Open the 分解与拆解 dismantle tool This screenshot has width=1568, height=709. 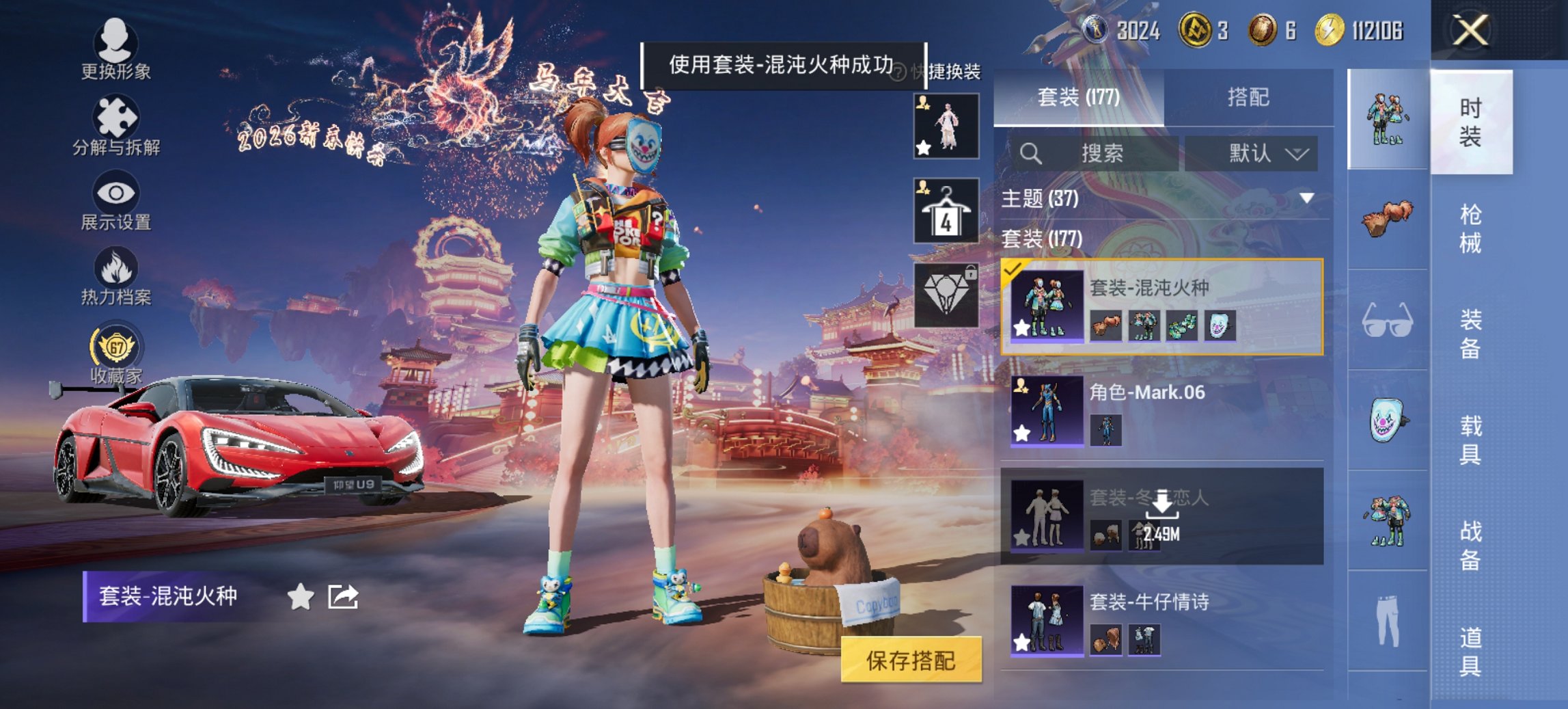coord(116,126)
